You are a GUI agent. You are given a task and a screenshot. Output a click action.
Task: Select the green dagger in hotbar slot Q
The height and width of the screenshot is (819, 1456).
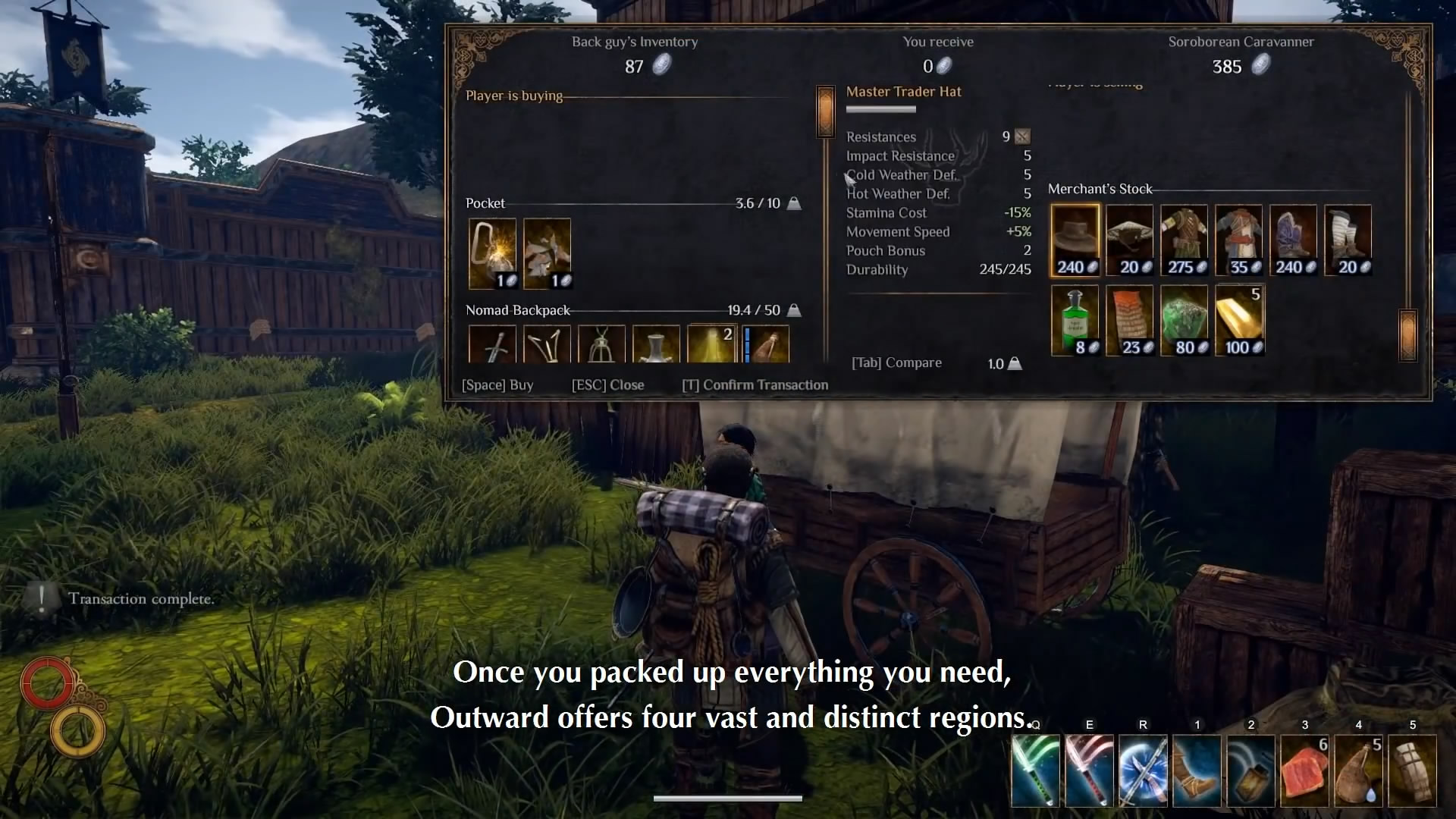pos(1035,771)
